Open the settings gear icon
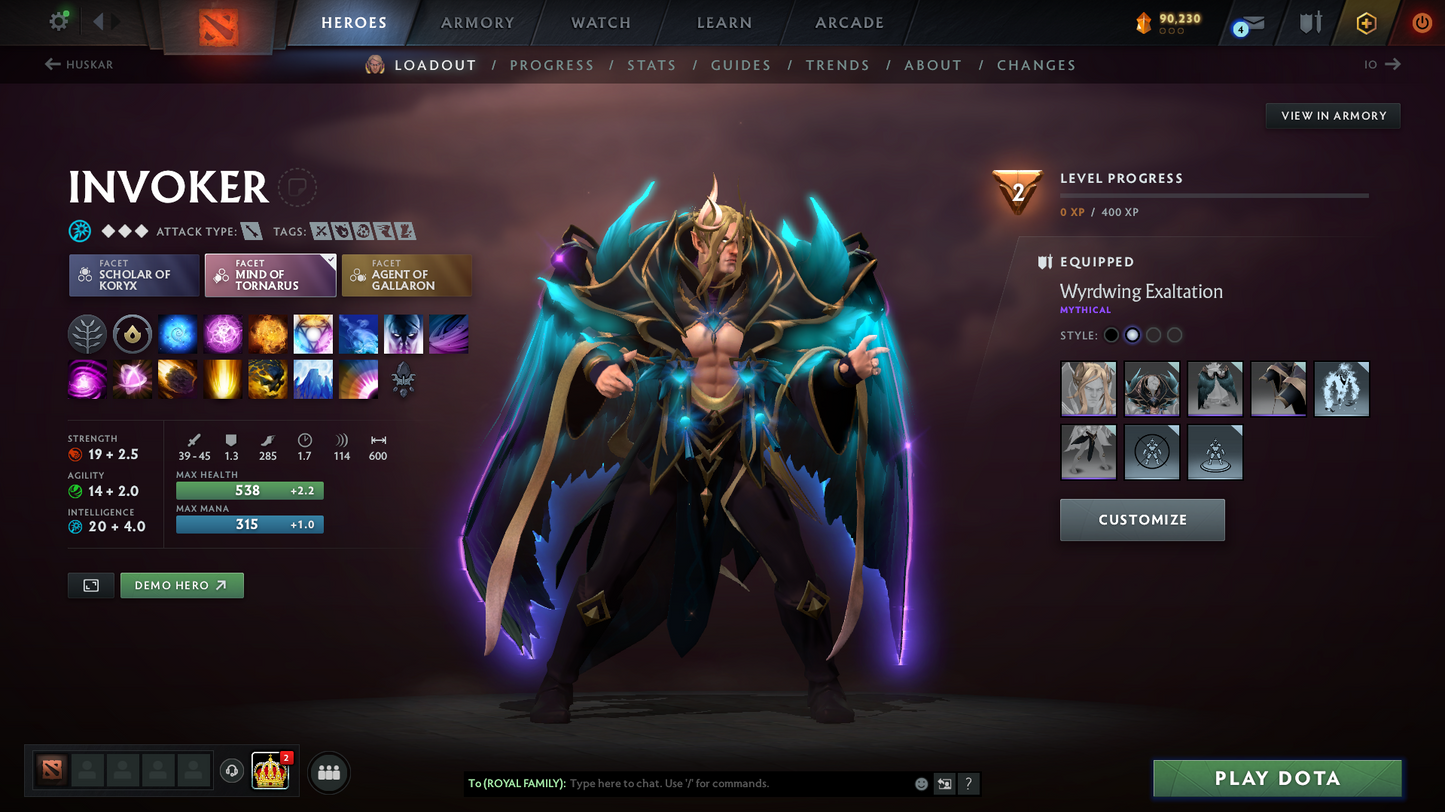This screenshot has height=812, width=1445. click(59, 21)
